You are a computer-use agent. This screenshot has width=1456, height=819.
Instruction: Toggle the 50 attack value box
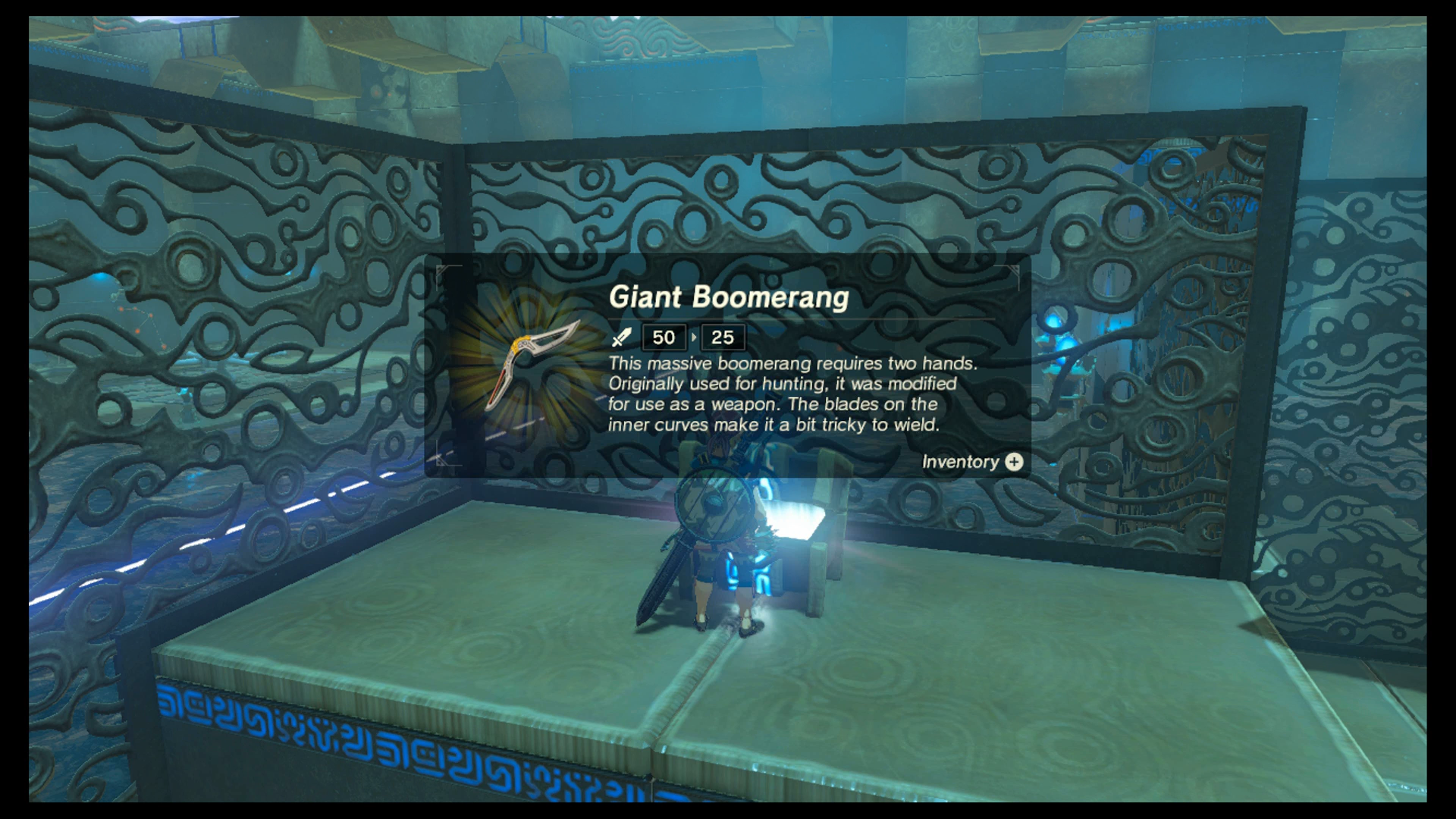(x=664, y=337)
